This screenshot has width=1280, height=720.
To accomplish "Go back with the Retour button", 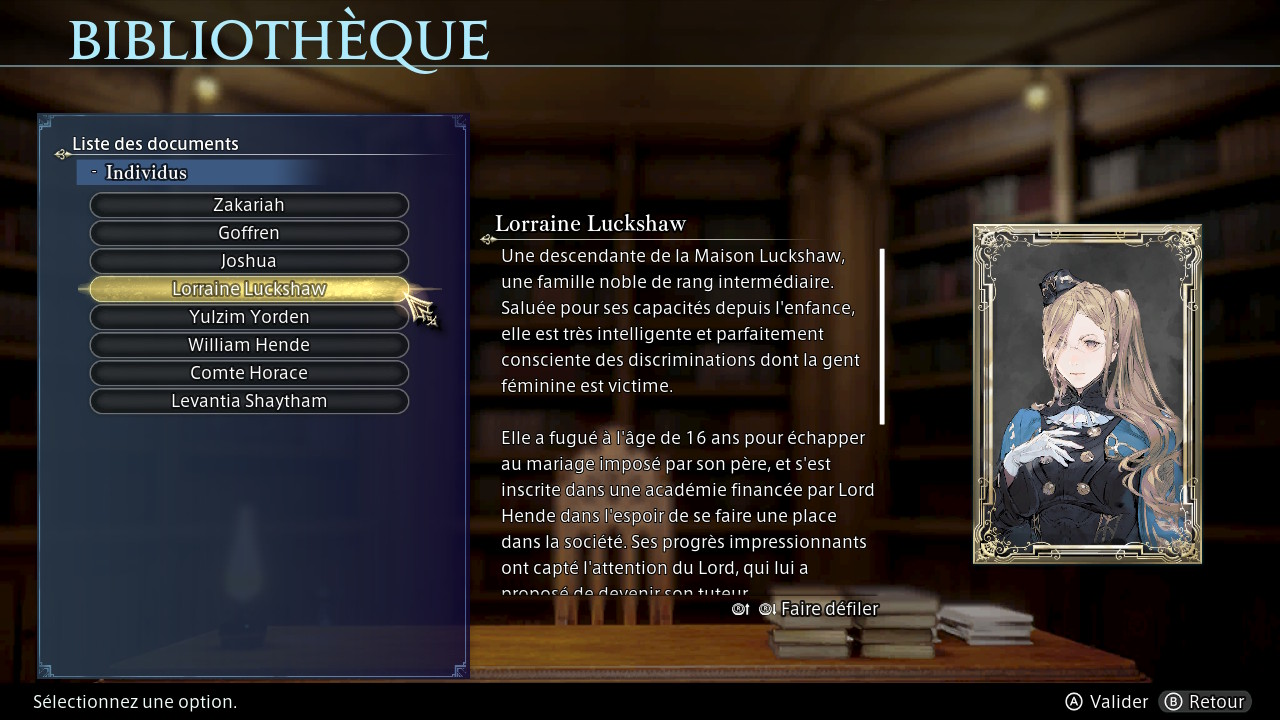I will [x=1205, y=702].
